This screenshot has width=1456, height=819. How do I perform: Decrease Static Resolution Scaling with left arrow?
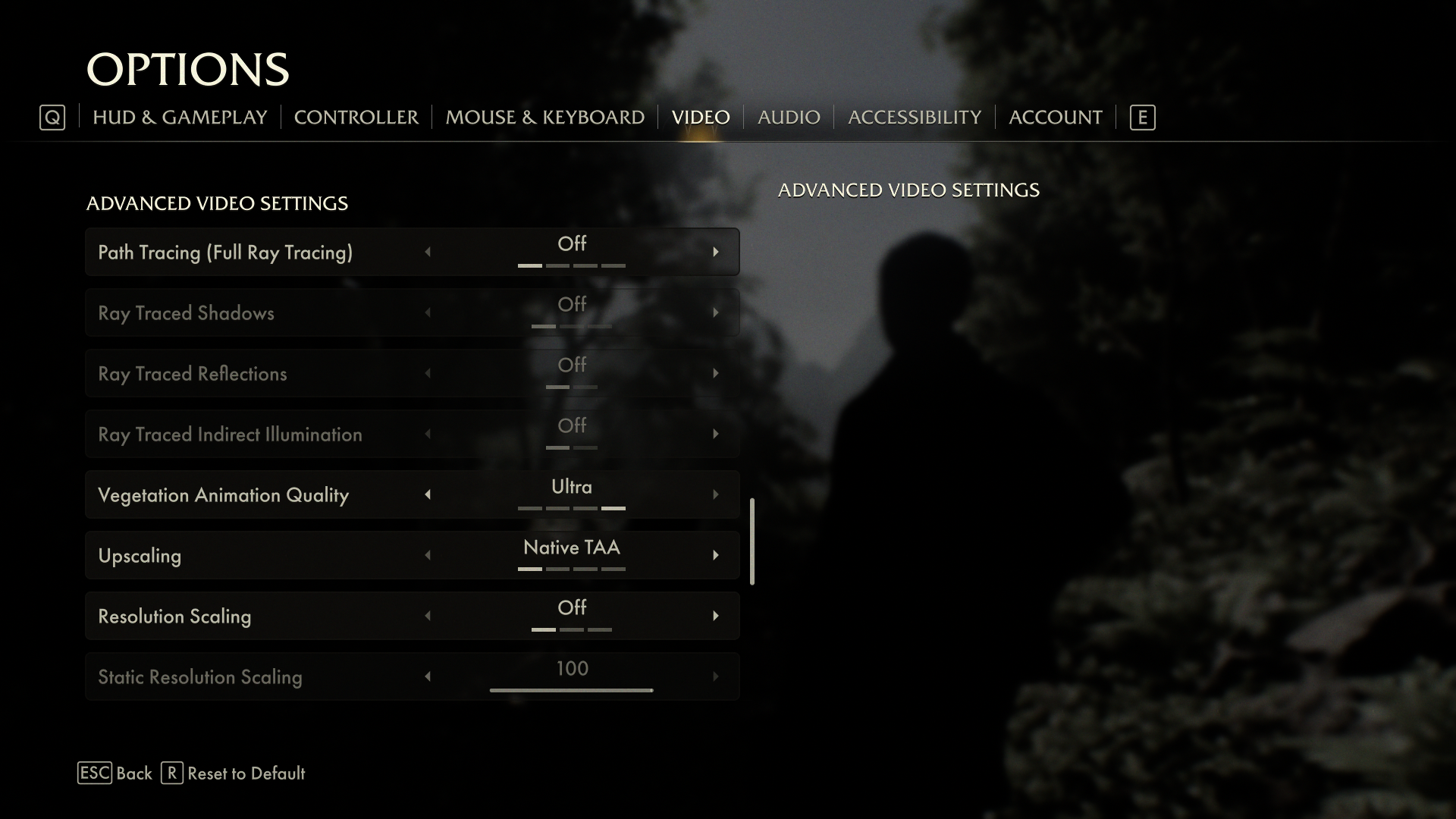click(428, 676)
